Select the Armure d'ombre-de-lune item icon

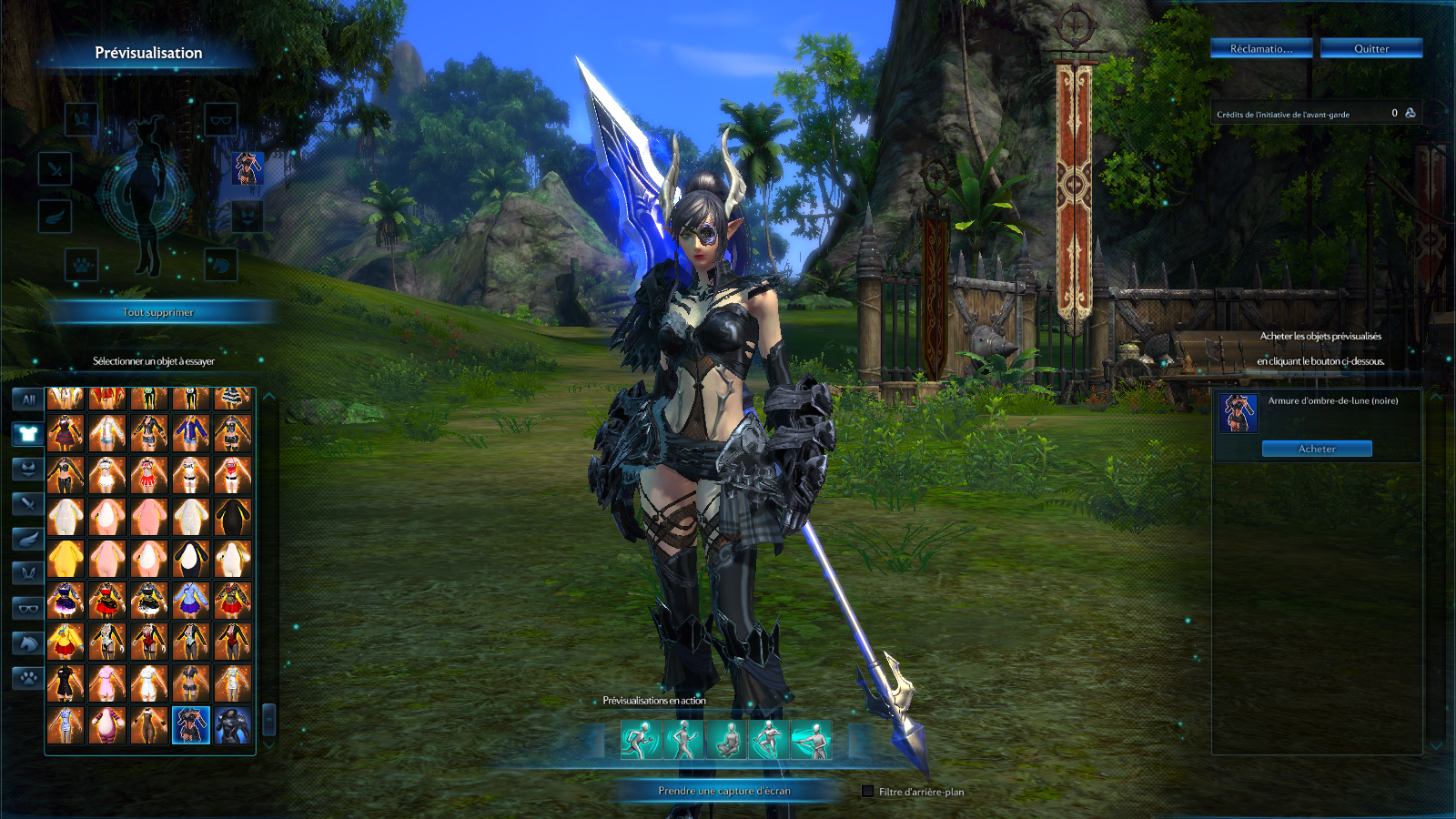pyautogui.click(x=1239, y=412)
